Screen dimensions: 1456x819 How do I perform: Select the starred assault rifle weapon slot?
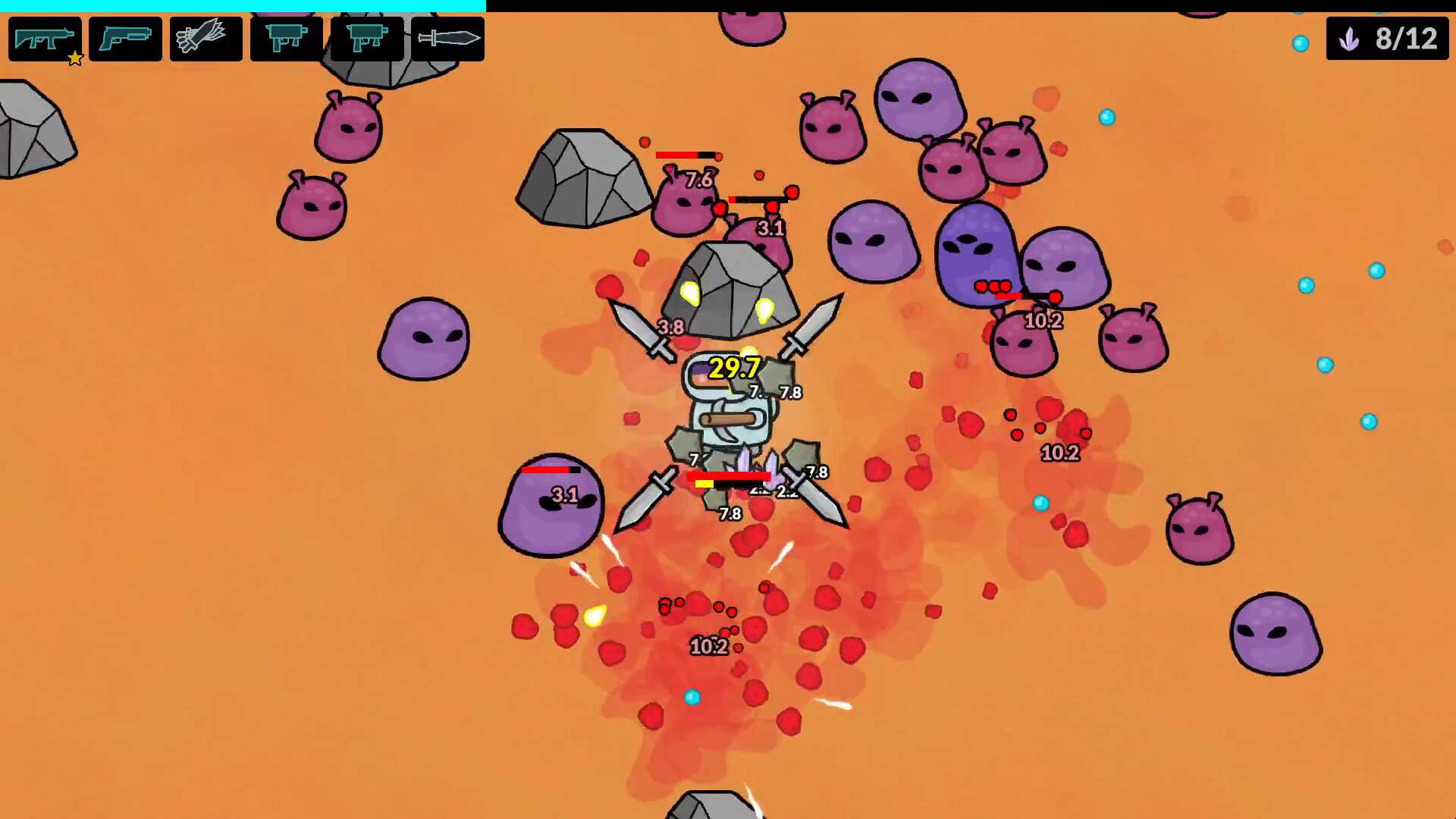click(x=45, y=39)
